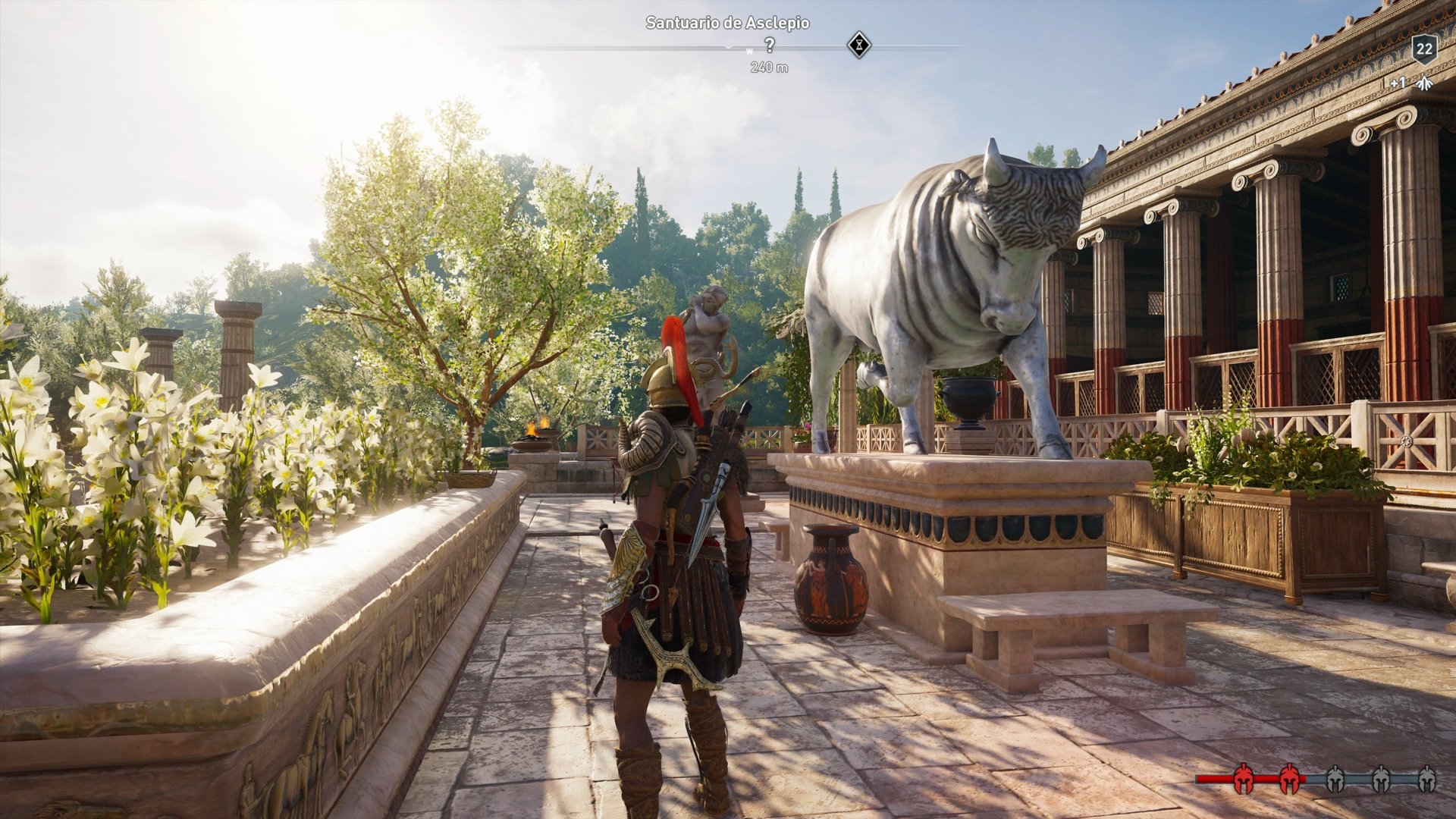1456x819 pixels.
Task: Toggle the +1 ability point notification
Action: (1398, 83)
